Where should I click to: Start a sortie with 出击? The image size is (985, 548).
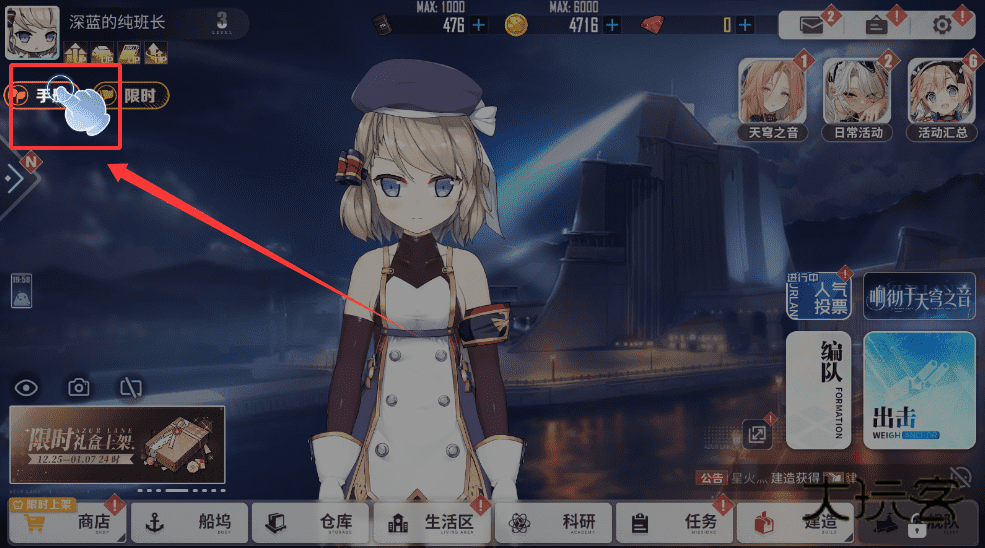point(919,390)
